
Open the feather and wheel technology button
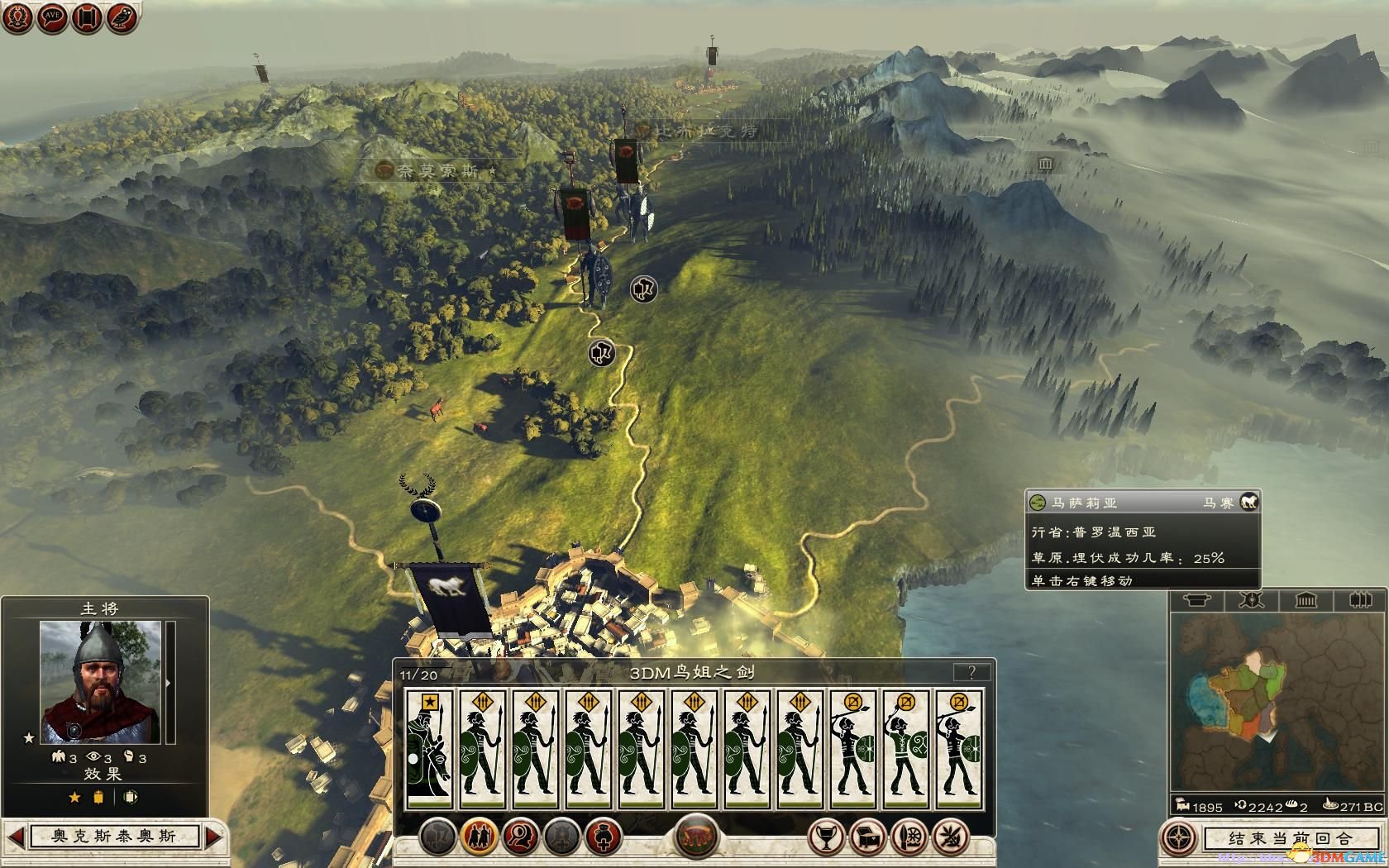[x=909, y=837]
